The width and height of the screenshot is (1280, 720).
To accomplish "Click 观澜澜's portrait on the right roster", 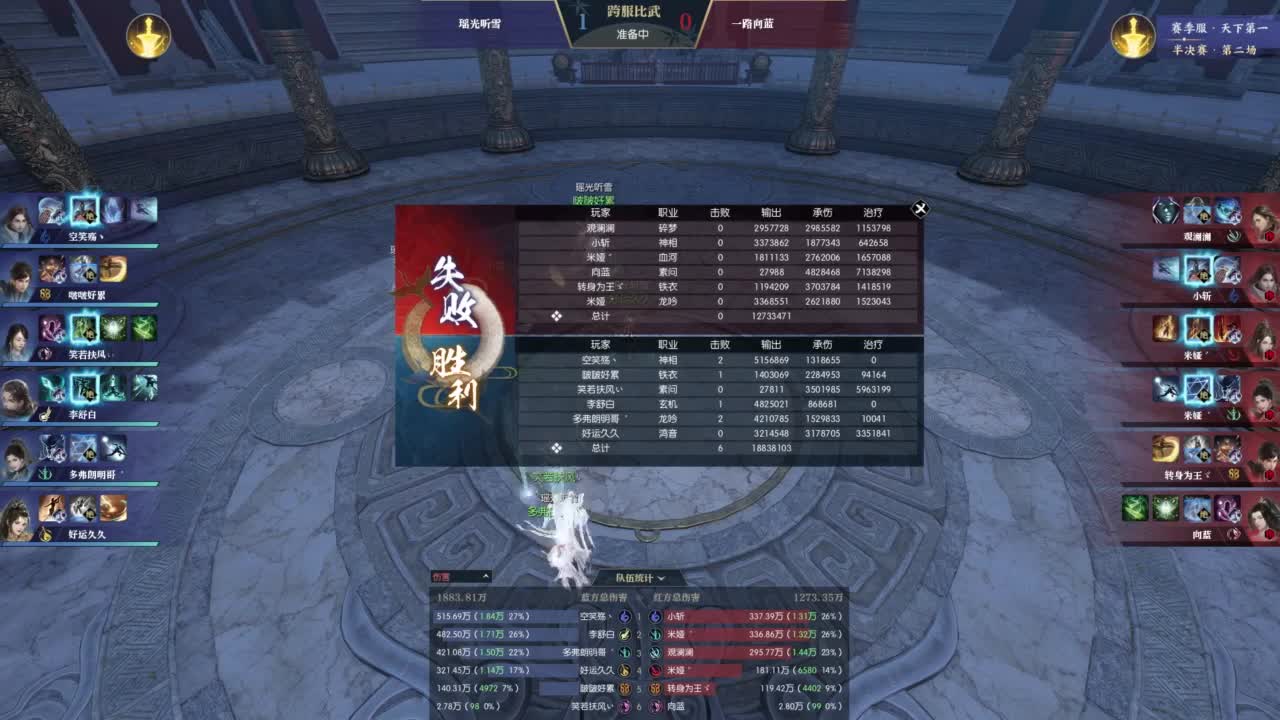I will [1262, 218].
